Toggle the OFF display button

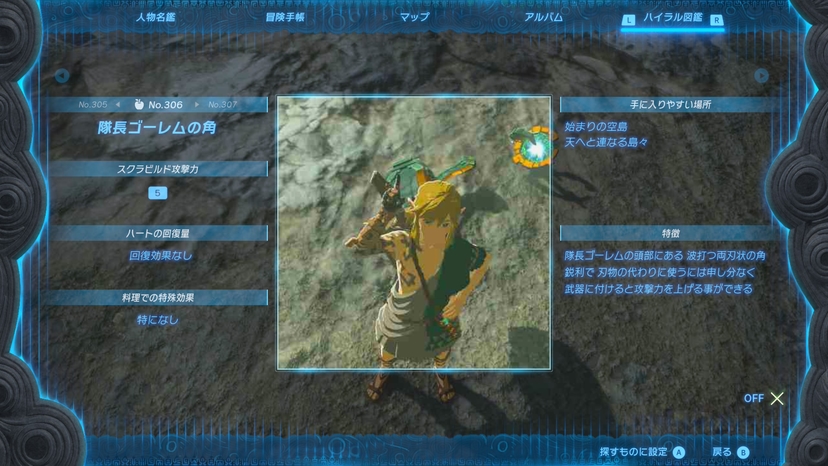(x=765, y=398)
